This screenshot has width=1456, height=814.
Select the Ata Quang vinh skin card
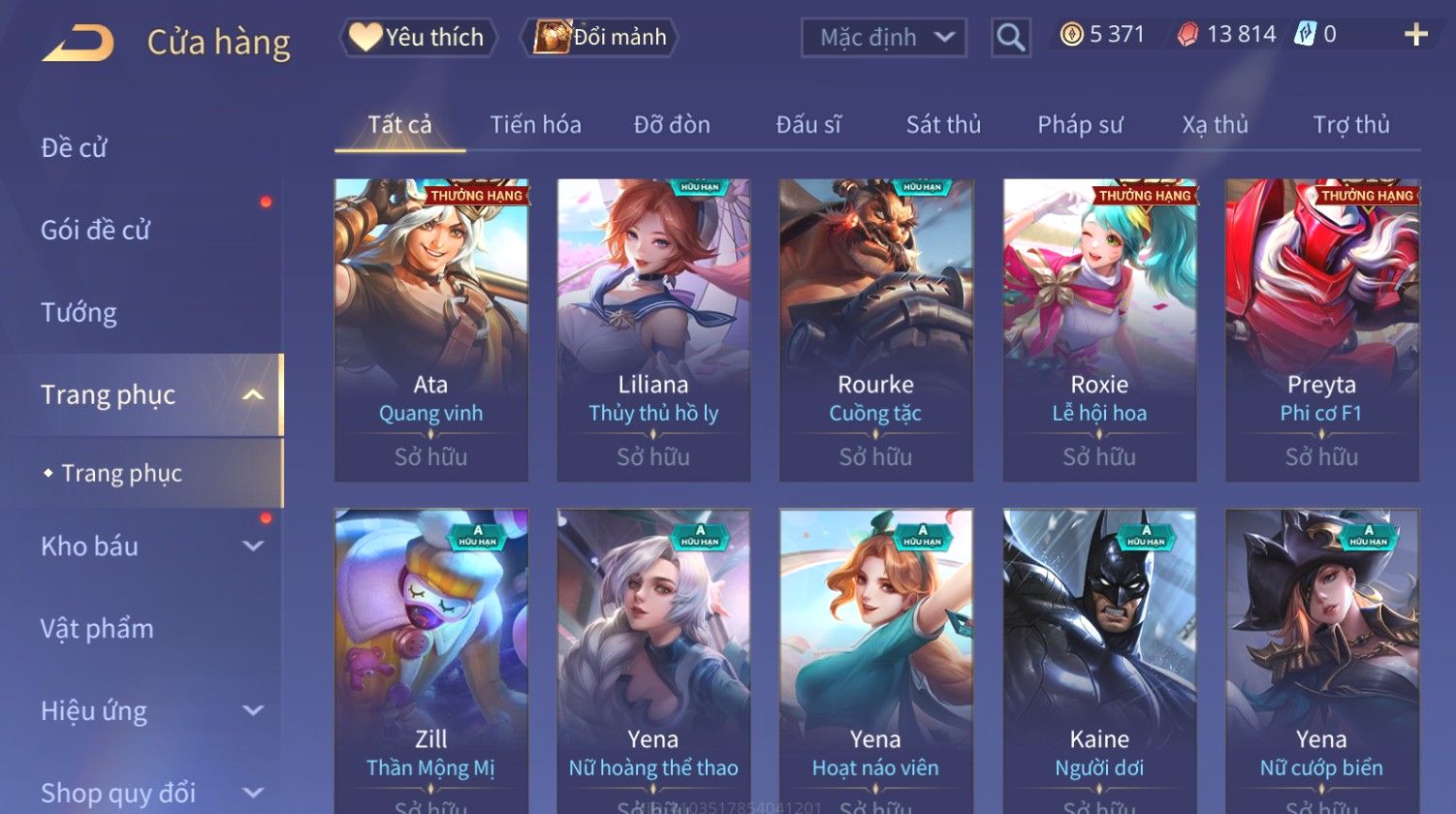pyautogui.click(x=430, y=329)
